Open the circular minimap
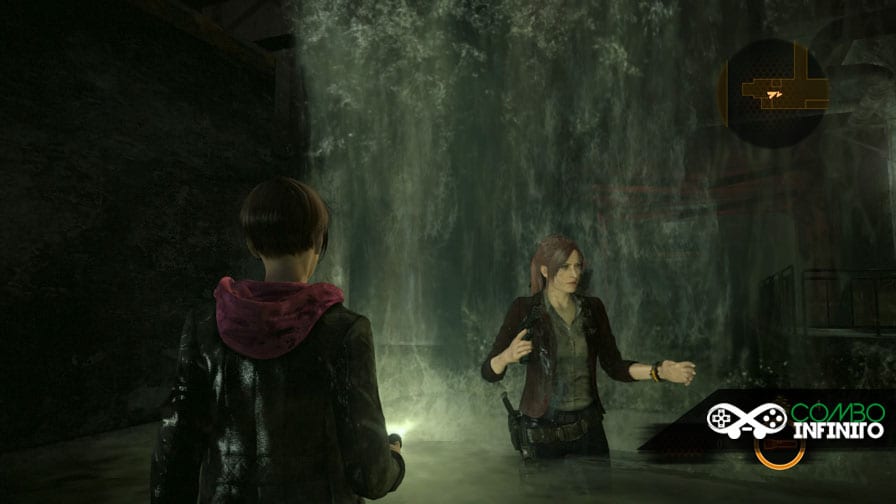The image size is (896, 504). (771, 93)
